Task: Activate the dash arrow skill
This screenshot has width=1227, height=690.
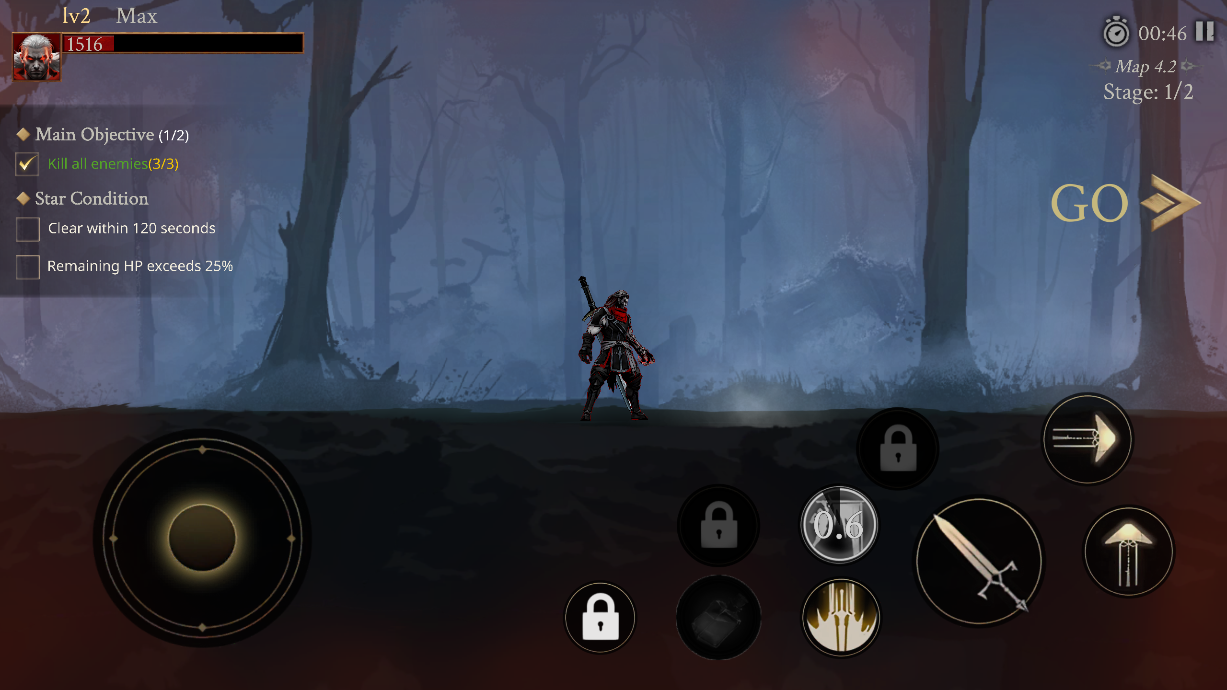Action: [1087, 438]
